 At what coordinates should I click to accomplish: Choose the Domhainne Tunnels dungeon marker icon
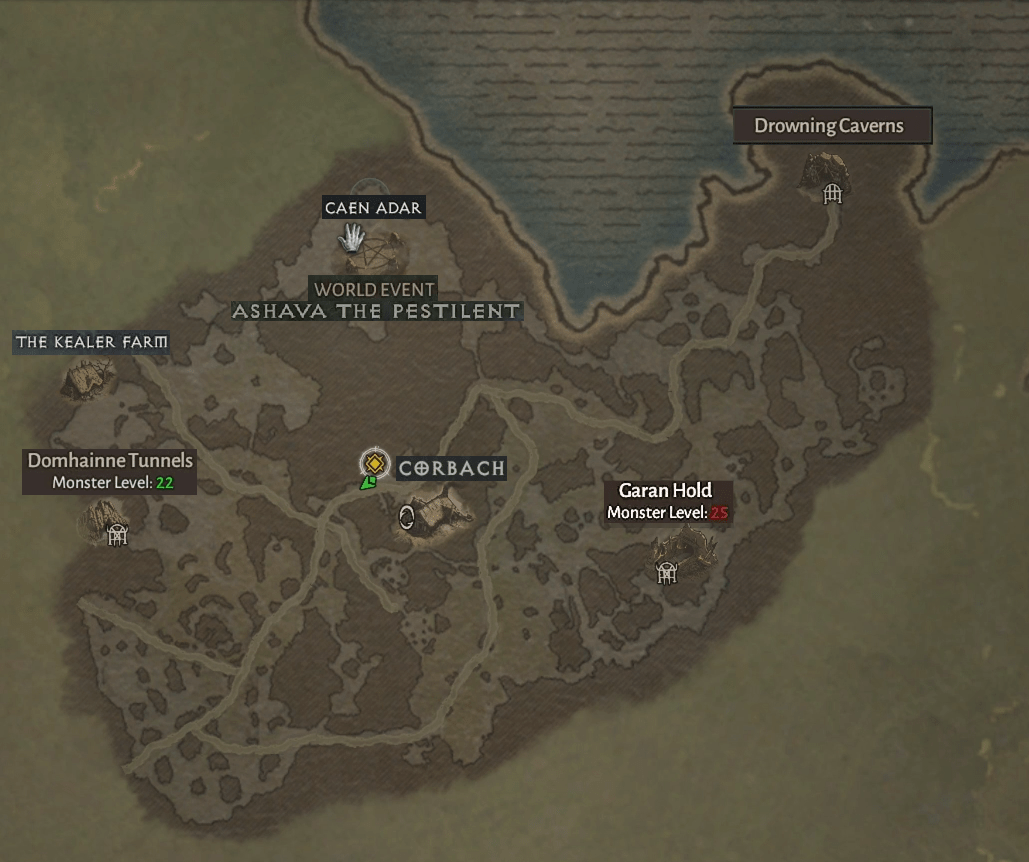pos(118,535)
